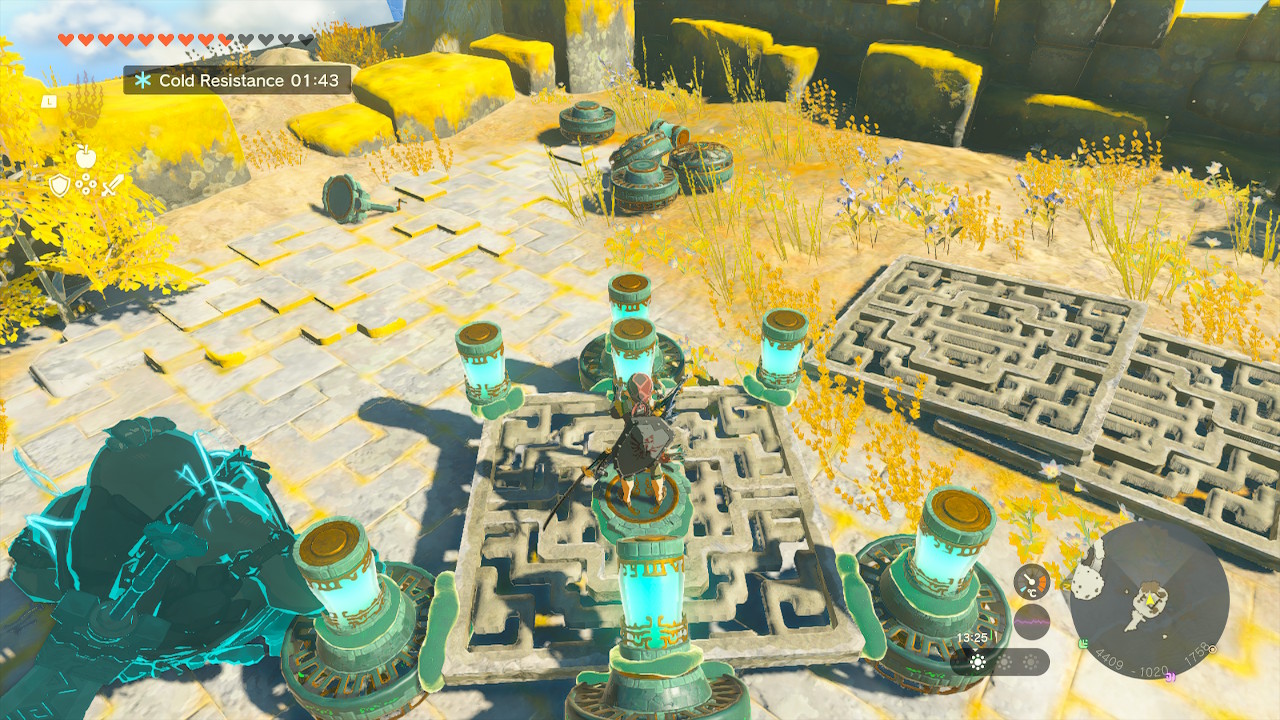Choose the sword weapon quick-select icon
This screenshot has height=720, width=1280.
pos(112,184)
